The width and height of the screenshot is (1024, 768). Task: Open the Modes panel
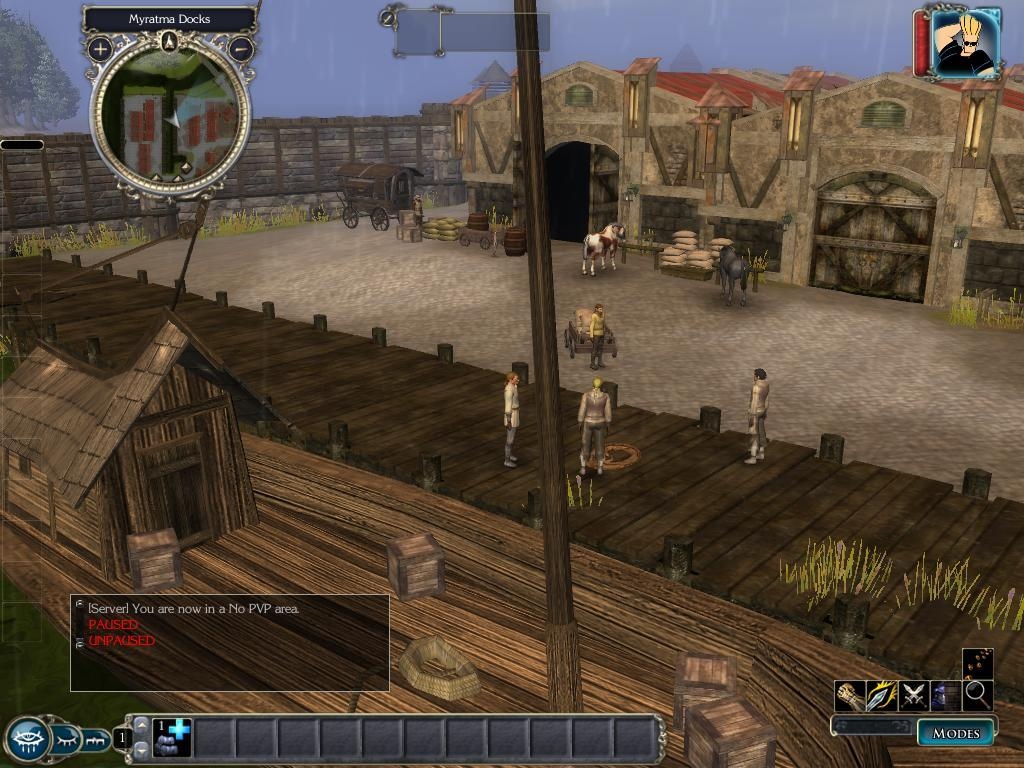[955, 733]
